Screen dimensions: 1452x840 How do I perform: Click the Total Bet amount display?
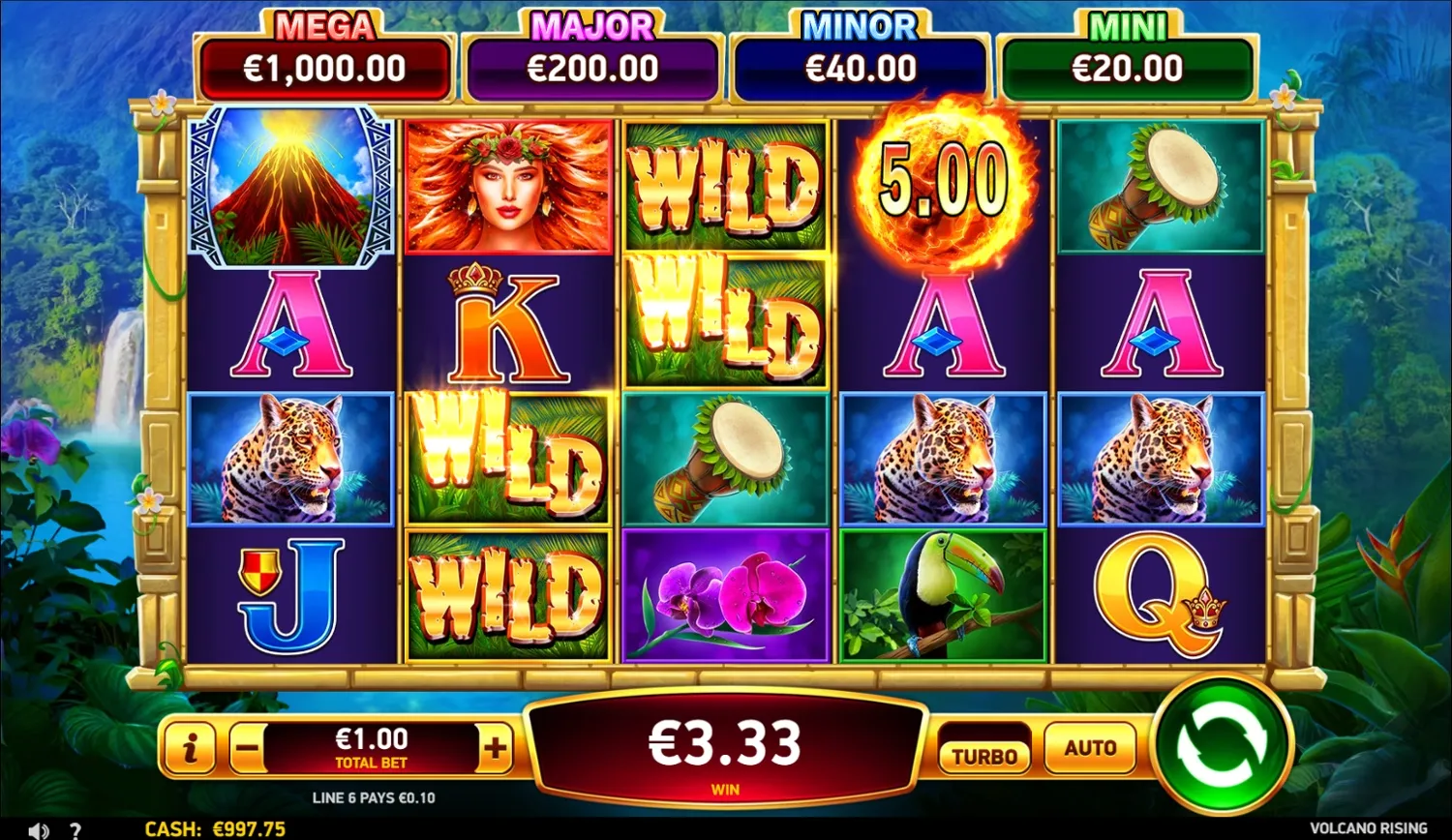click(x=373, y=745)
